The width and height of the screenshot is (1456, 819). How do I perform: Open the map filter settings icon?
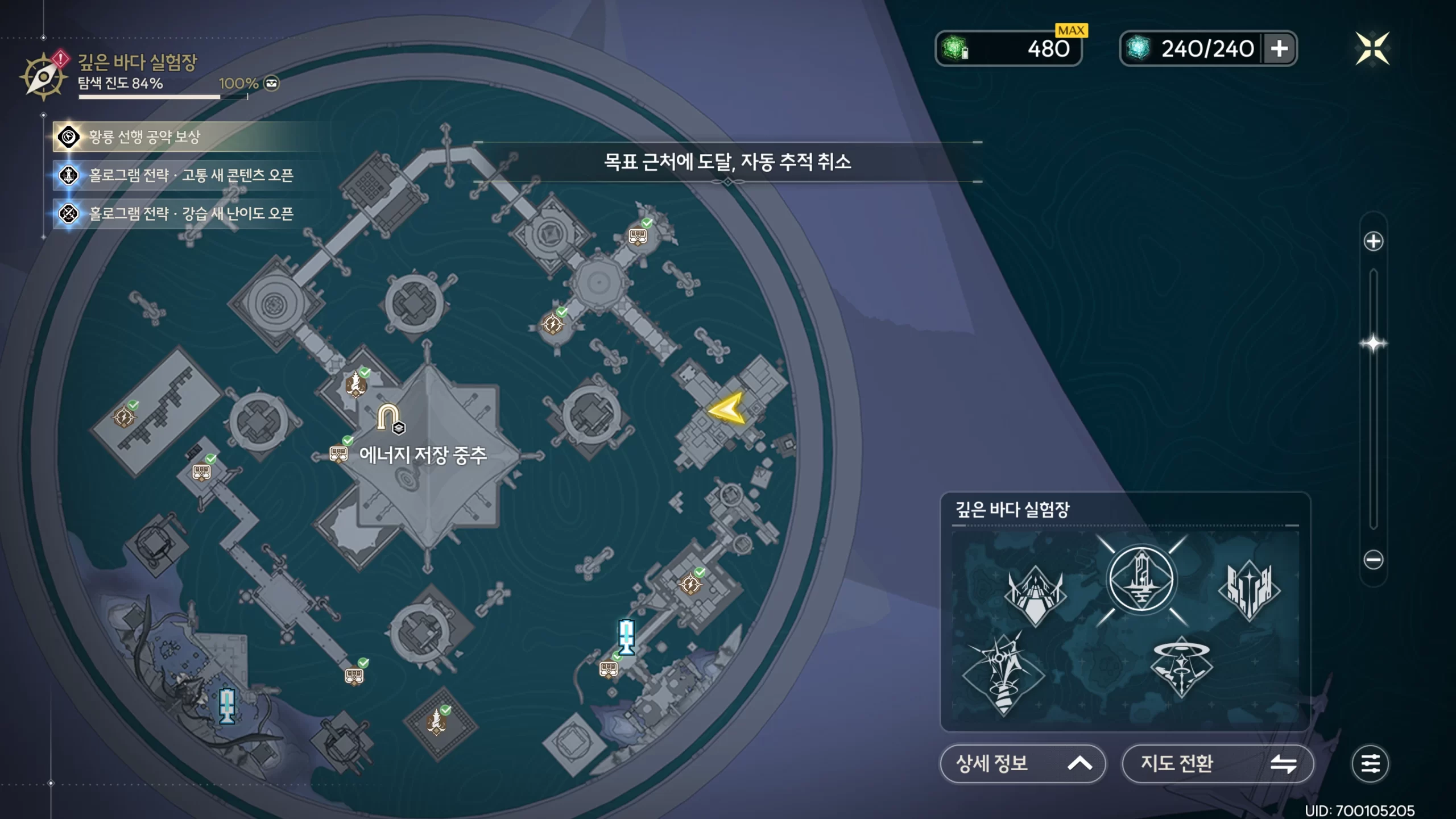pos(1370,763)
